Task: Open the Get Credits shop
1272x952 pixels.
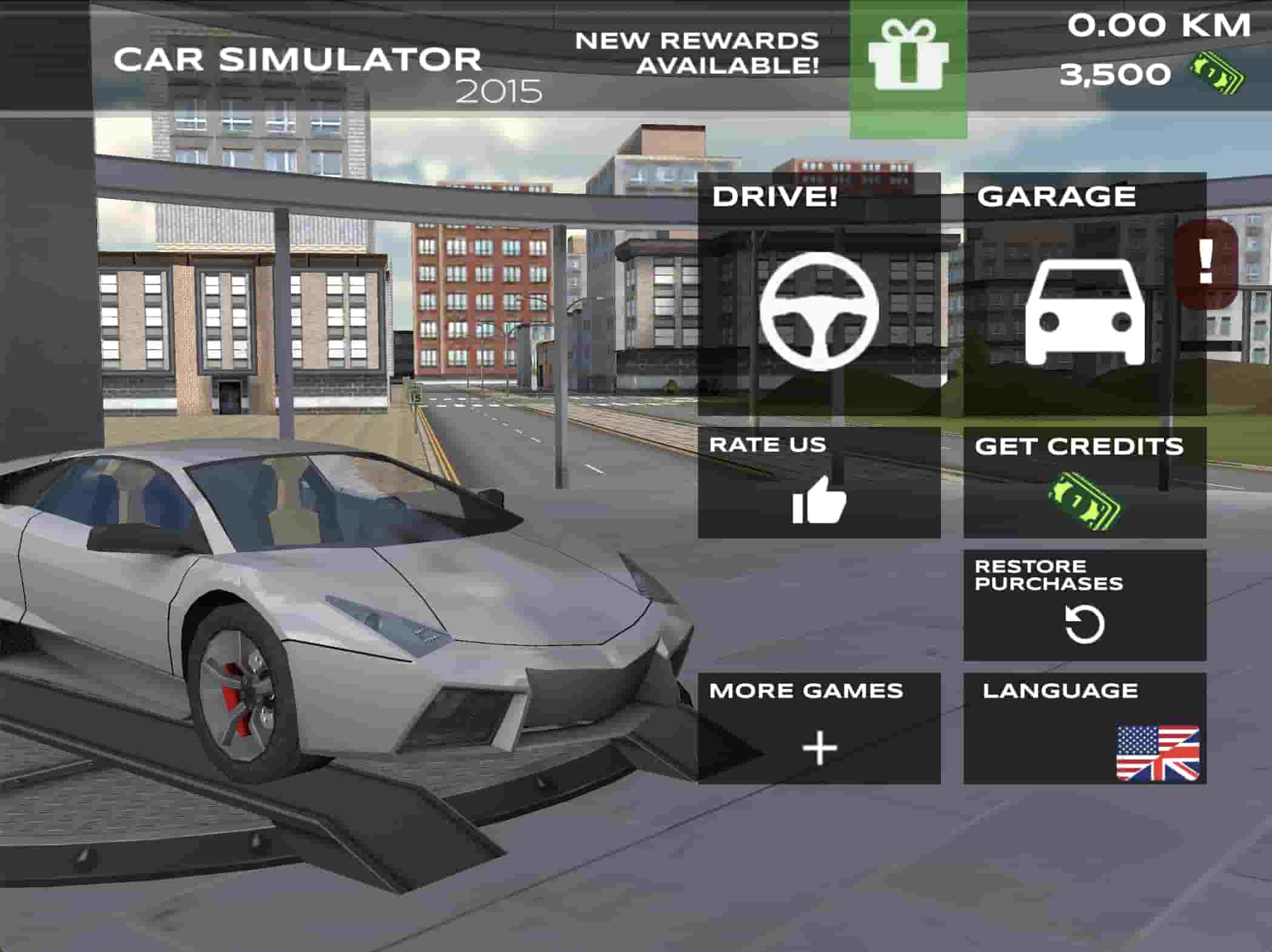Action: click(x=1084, y=483)
